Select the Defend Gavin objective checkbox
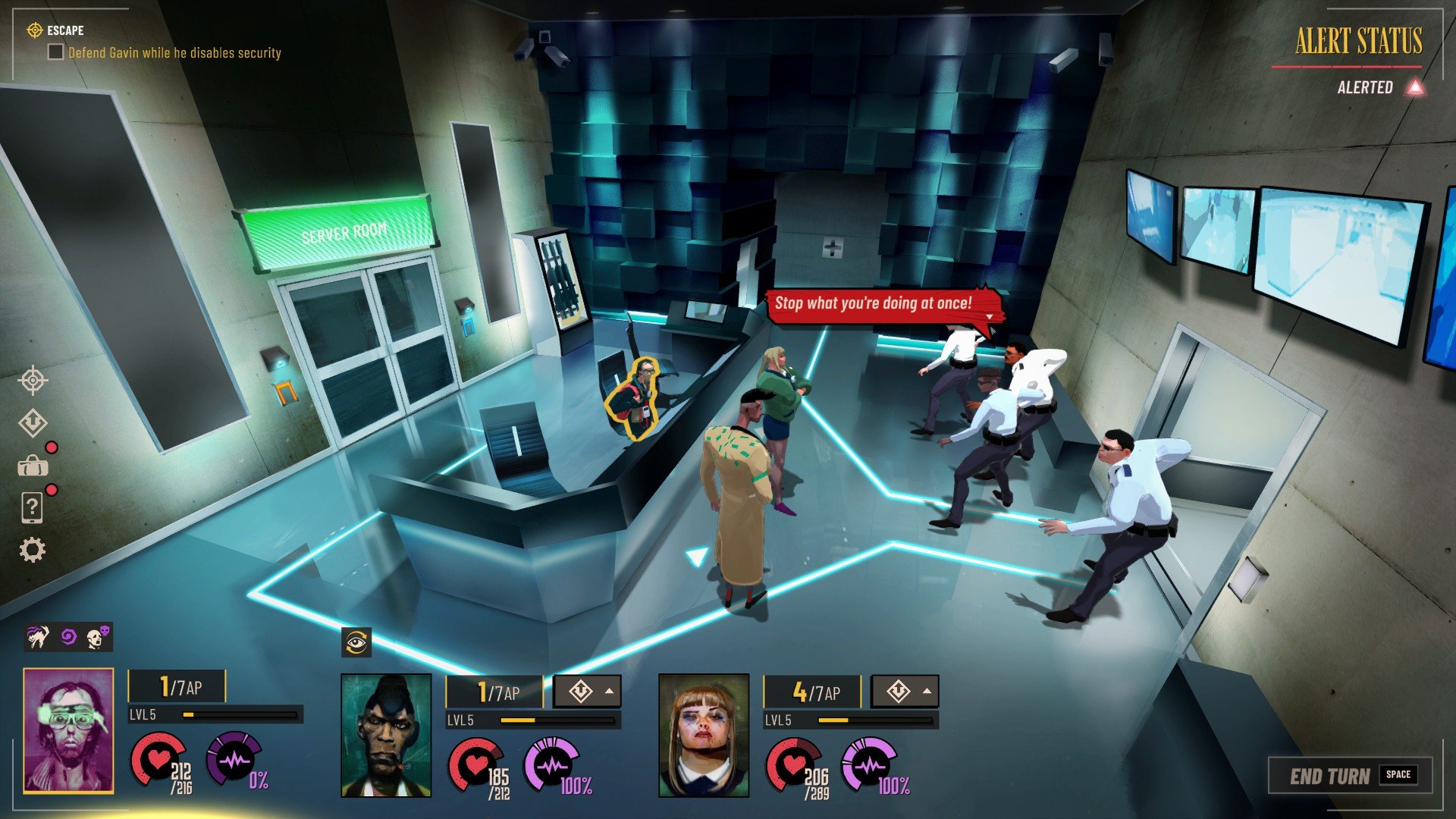This screenshot has height=819, width=1456. [x=55, y=52]
